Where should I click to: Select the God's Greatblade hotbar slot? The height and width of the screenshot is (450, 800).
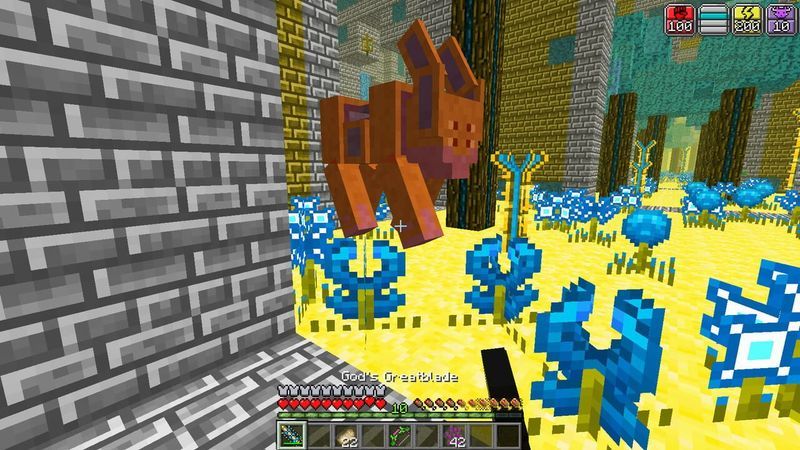pyautogui.click(x=290, y=436)
